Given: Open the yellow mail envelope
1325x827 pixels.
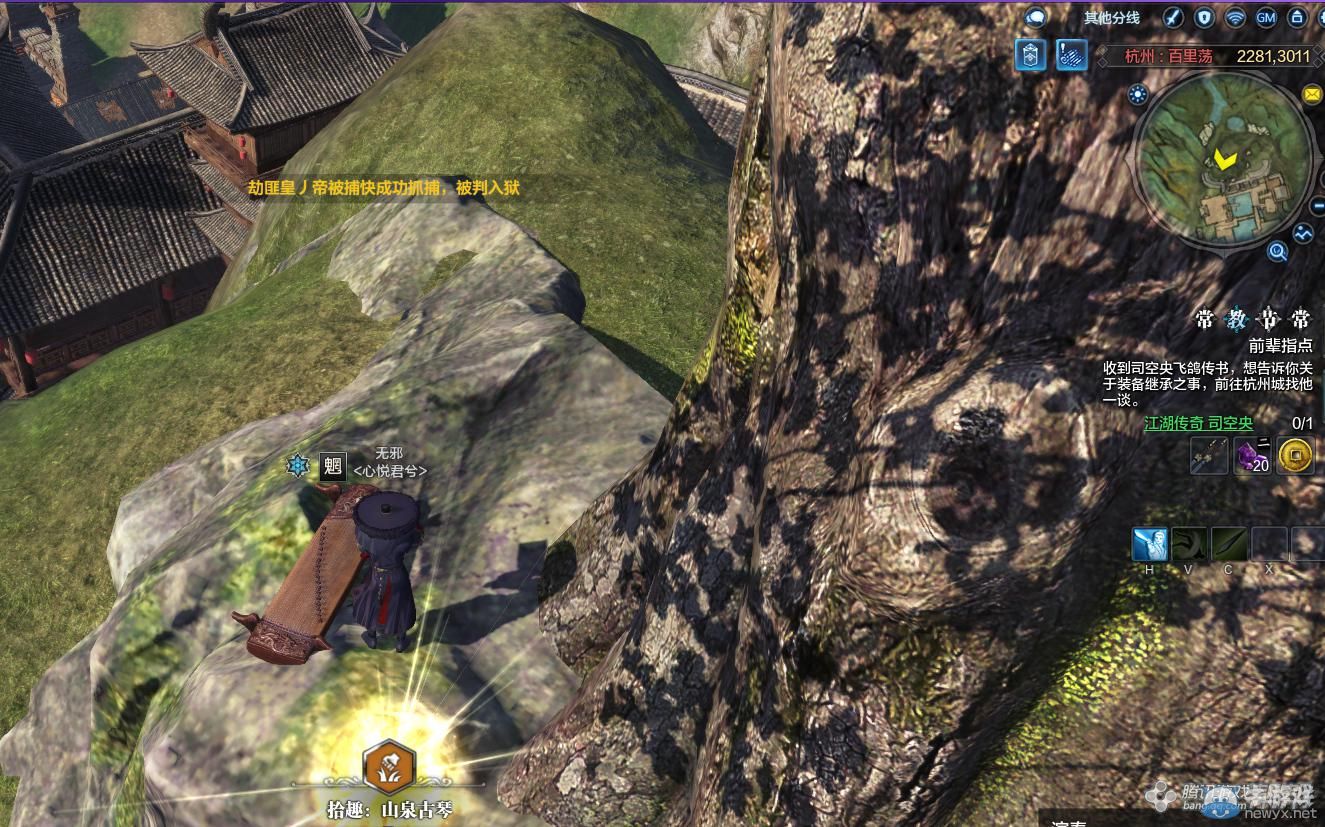Looking at the screenshot, I should coord(1312,94).
